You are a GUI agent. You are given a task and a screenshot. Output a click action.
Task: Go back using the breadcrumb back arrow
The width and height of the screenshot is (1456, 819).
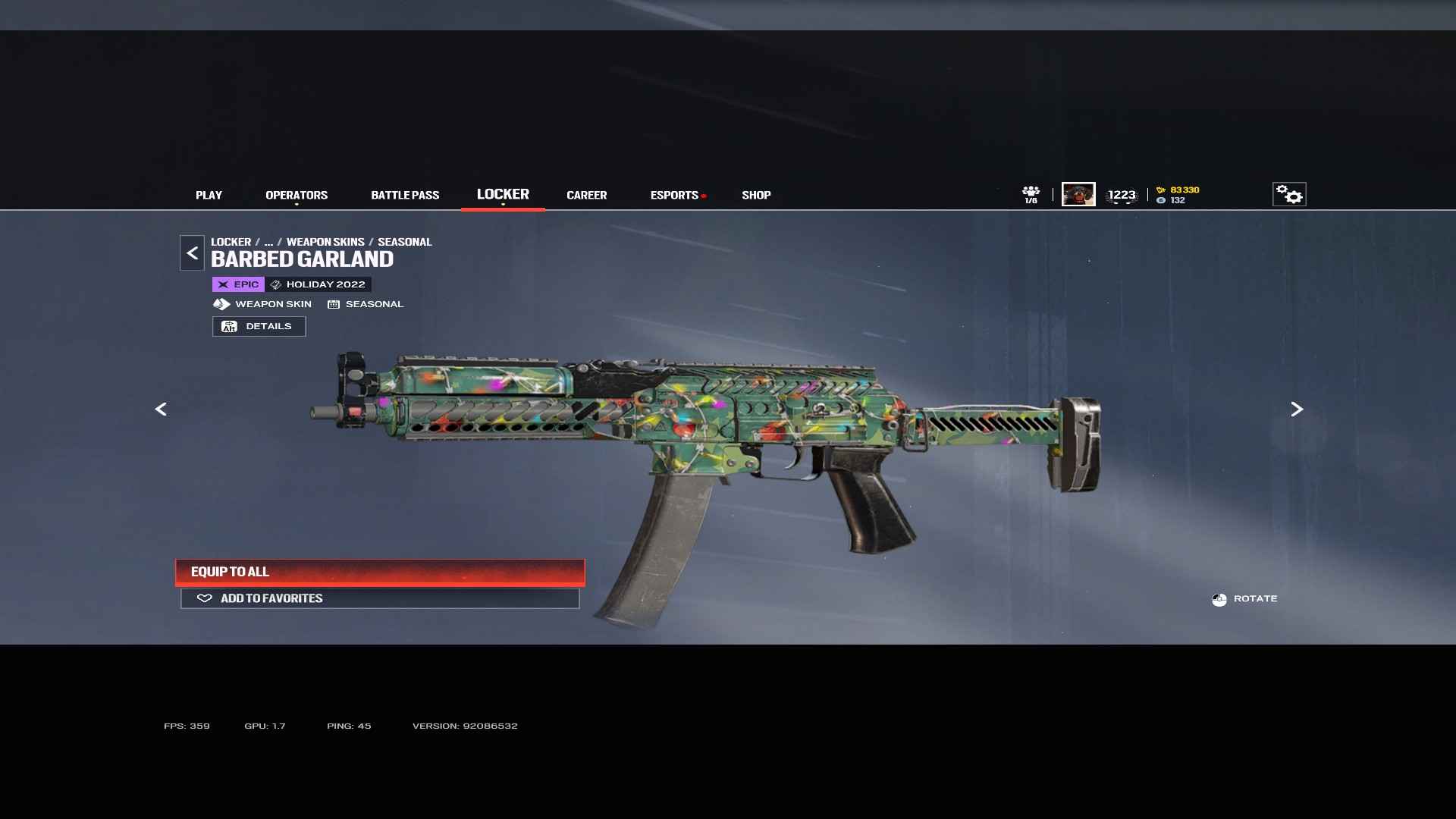coord(192,253)
